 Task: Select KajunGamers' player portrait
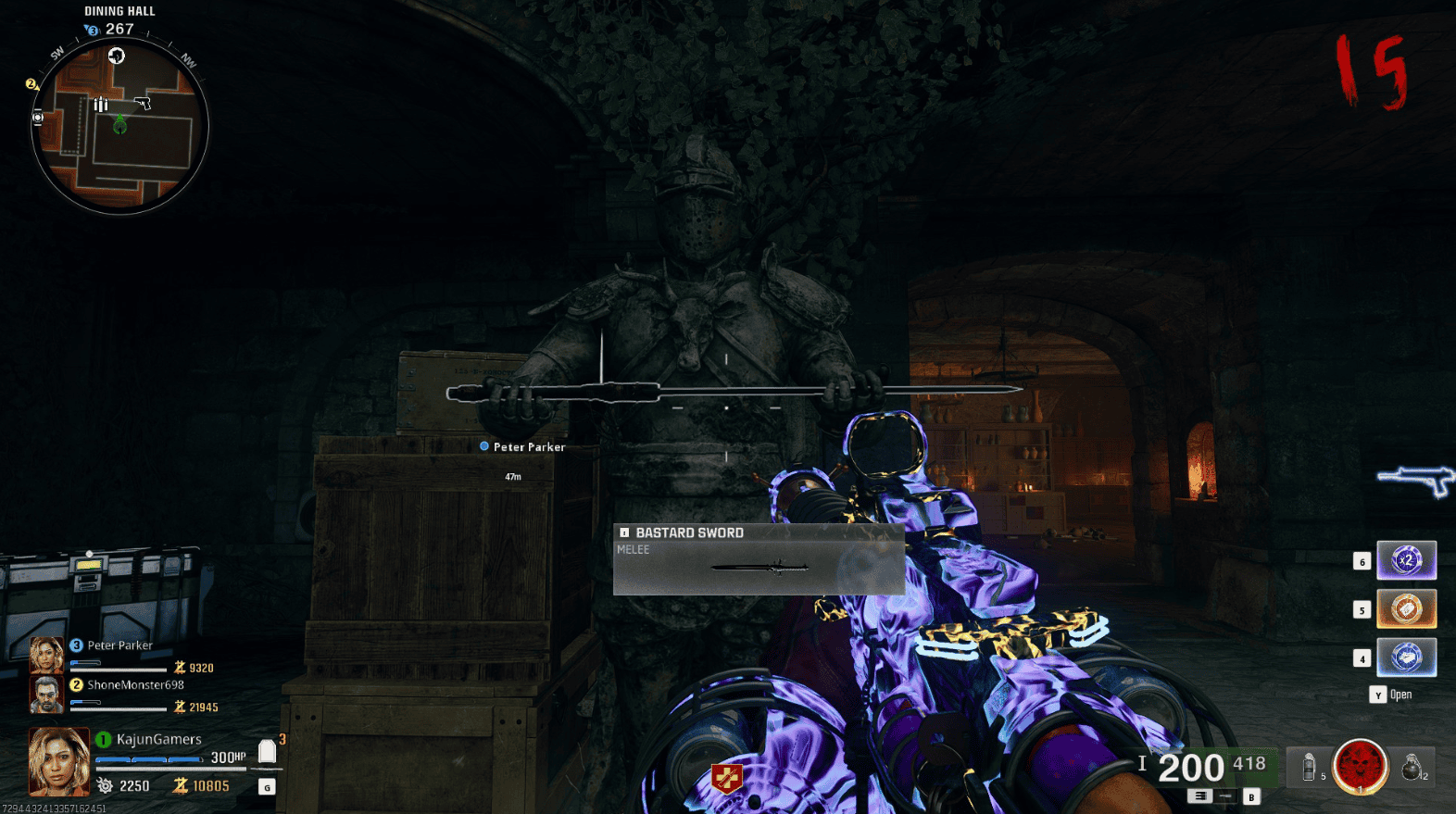pyautogui.click(x=58, y=761)
